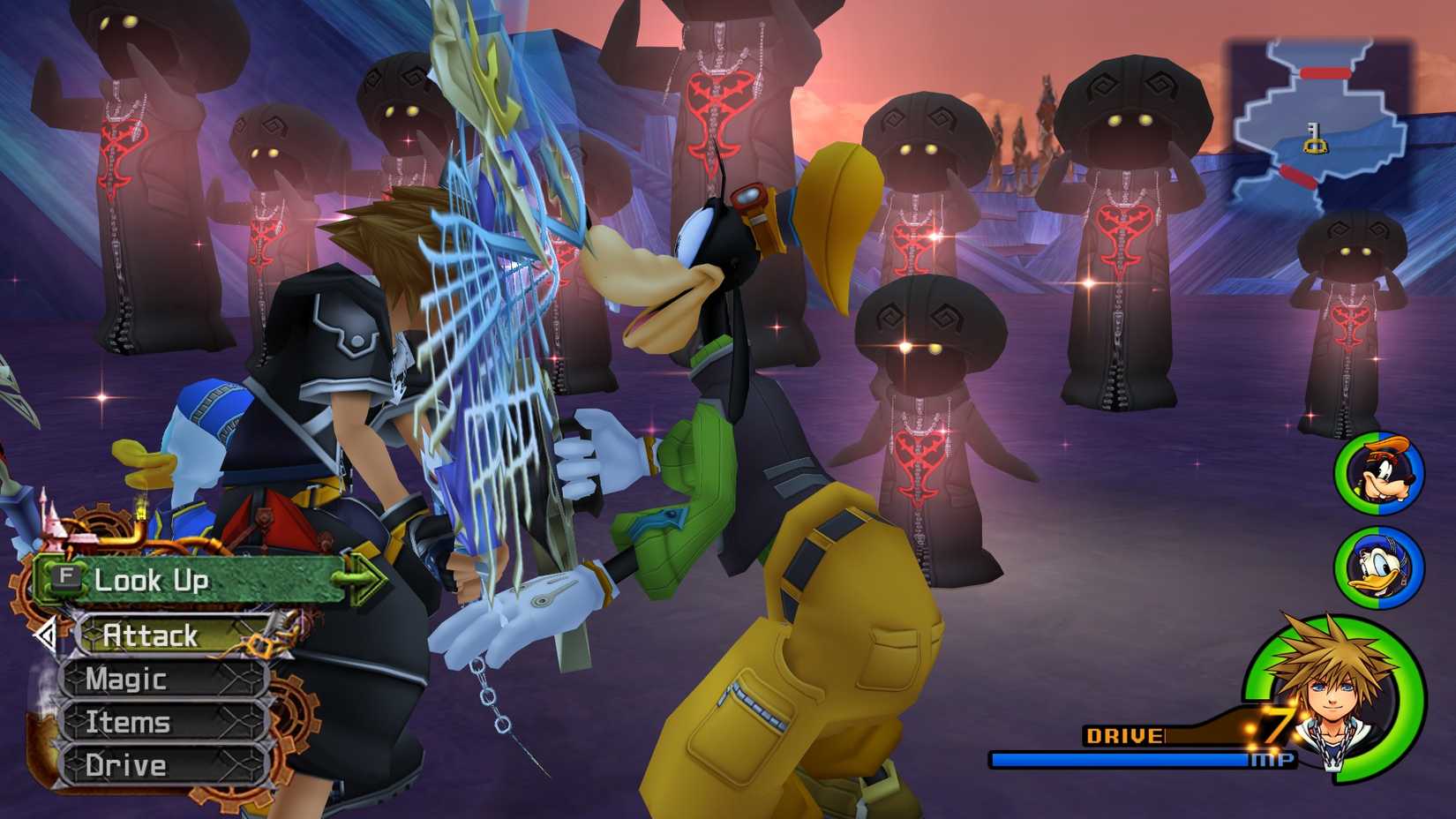Expand the Items command submenu

click(x=128, y=722)
